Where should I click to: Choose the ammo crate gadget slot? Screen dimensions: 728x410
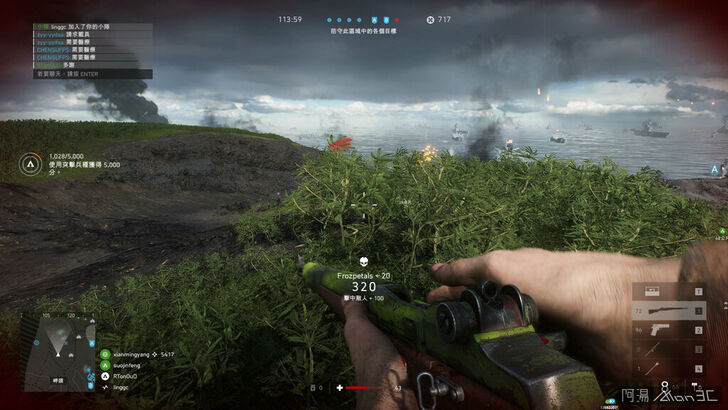tap(653, 292)
